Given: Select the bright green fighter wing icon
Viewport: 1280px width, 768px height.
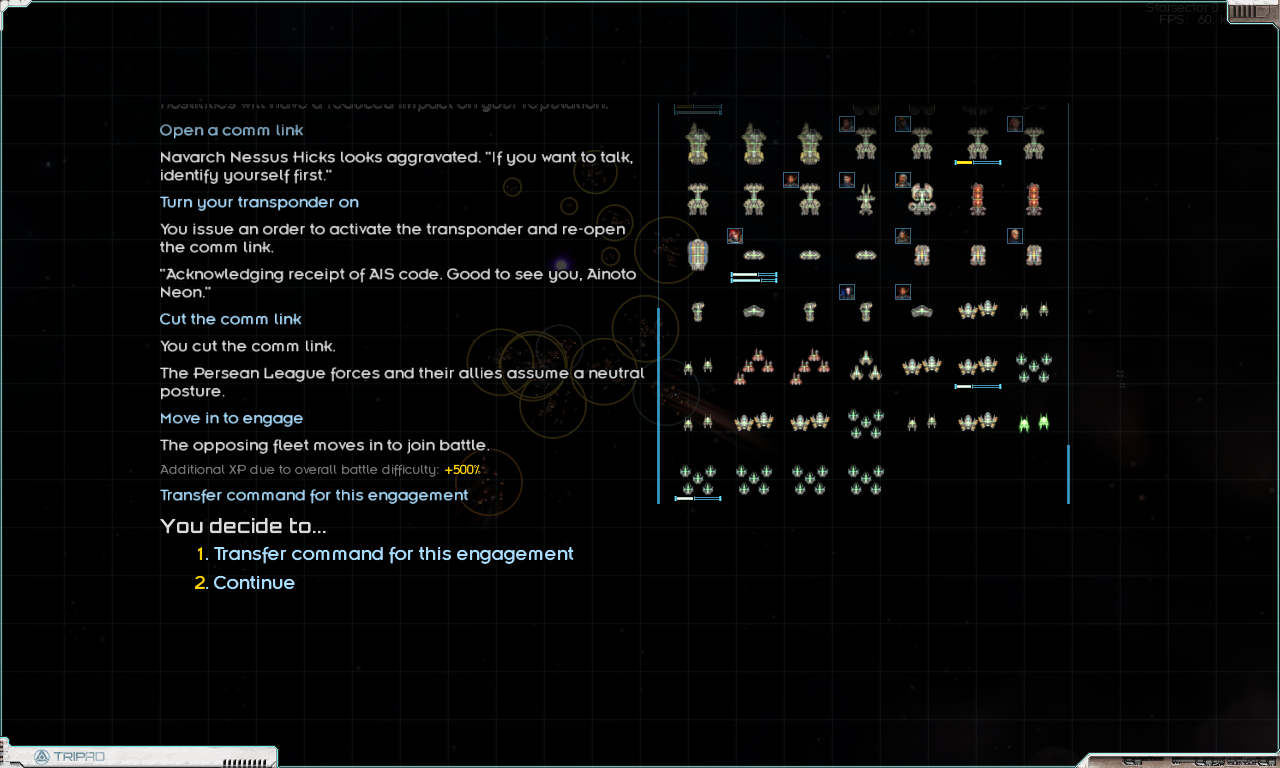Looking at the screenshot, I should pyautogui.click(x=1034, y=423).
